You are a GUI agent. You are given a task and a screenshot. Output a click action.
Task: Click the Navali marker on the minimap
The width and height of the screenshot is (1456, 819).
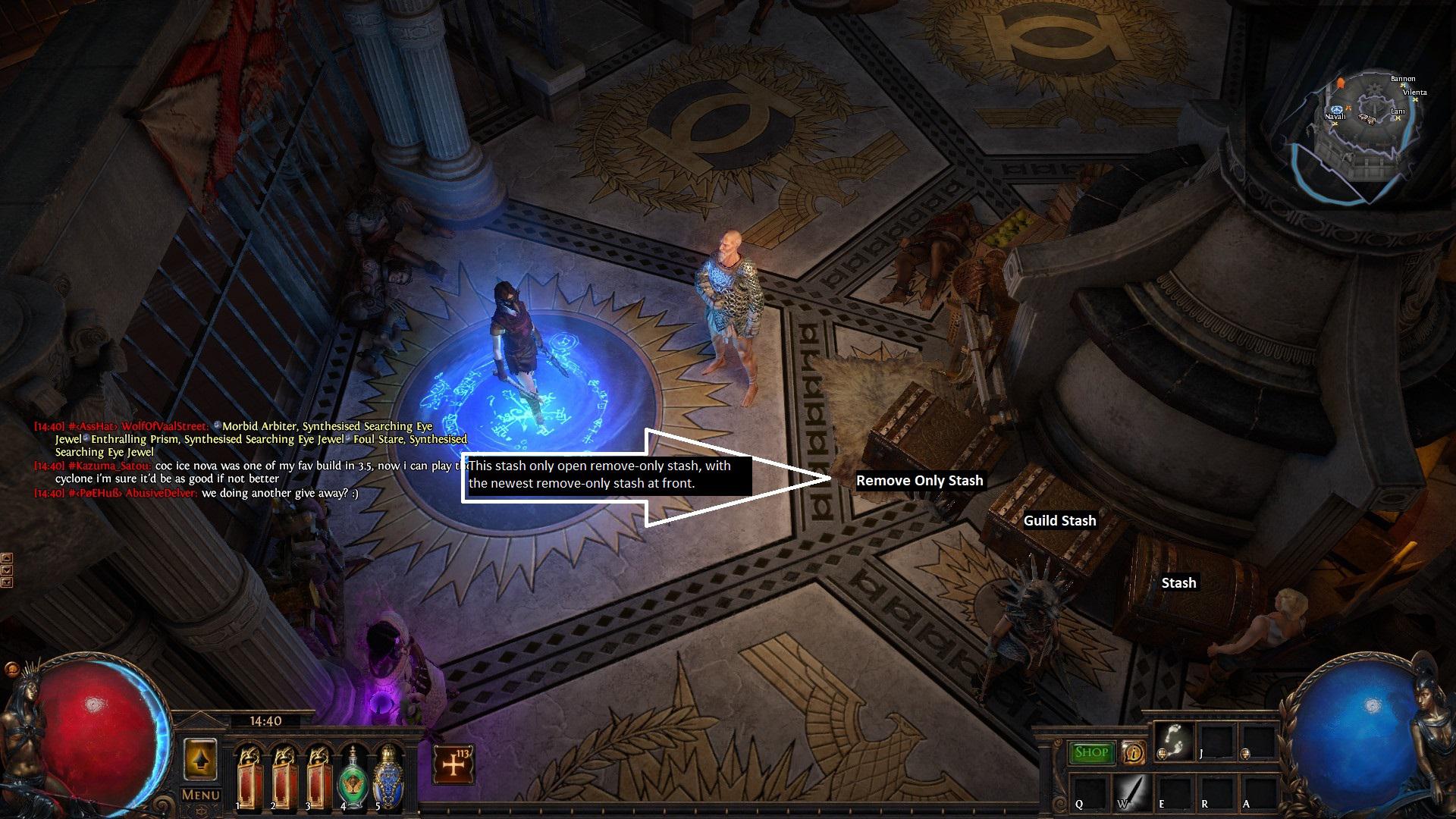click(1335, 123)
